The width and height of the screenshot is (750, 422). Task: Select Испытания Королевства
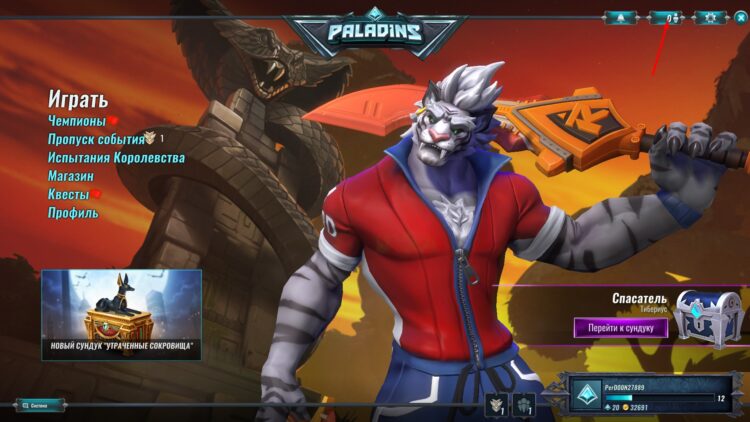point(116,158)
